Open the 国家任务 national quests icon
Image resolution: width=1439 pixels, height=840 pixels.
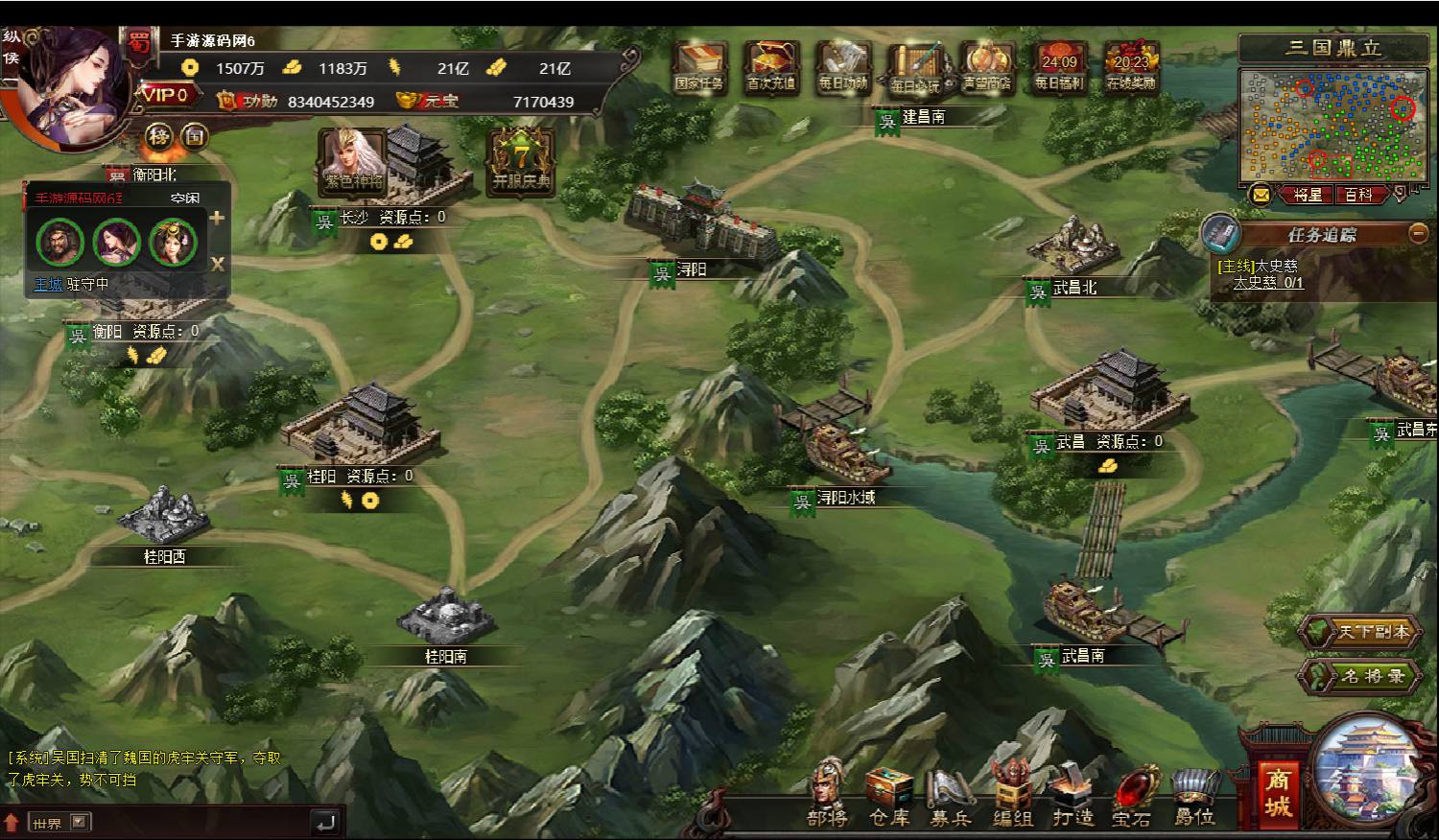(x=698, y=67)
